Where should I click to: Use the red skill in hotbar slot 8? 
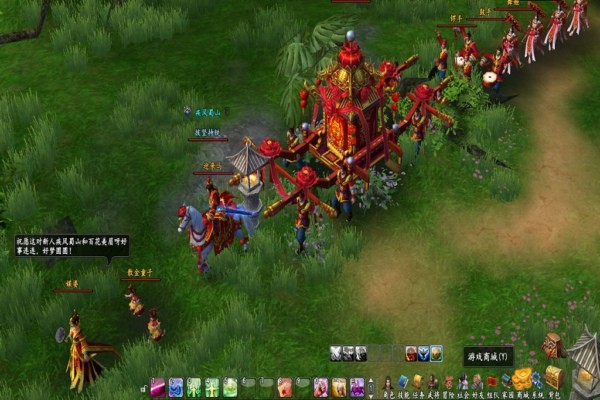pyautogui.click(x=284, y=386)
